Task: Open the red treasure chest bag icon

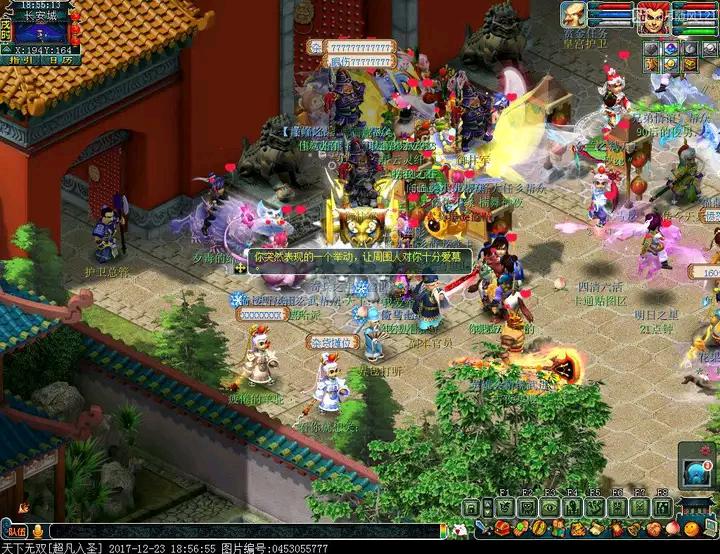Action: (502, 528)
